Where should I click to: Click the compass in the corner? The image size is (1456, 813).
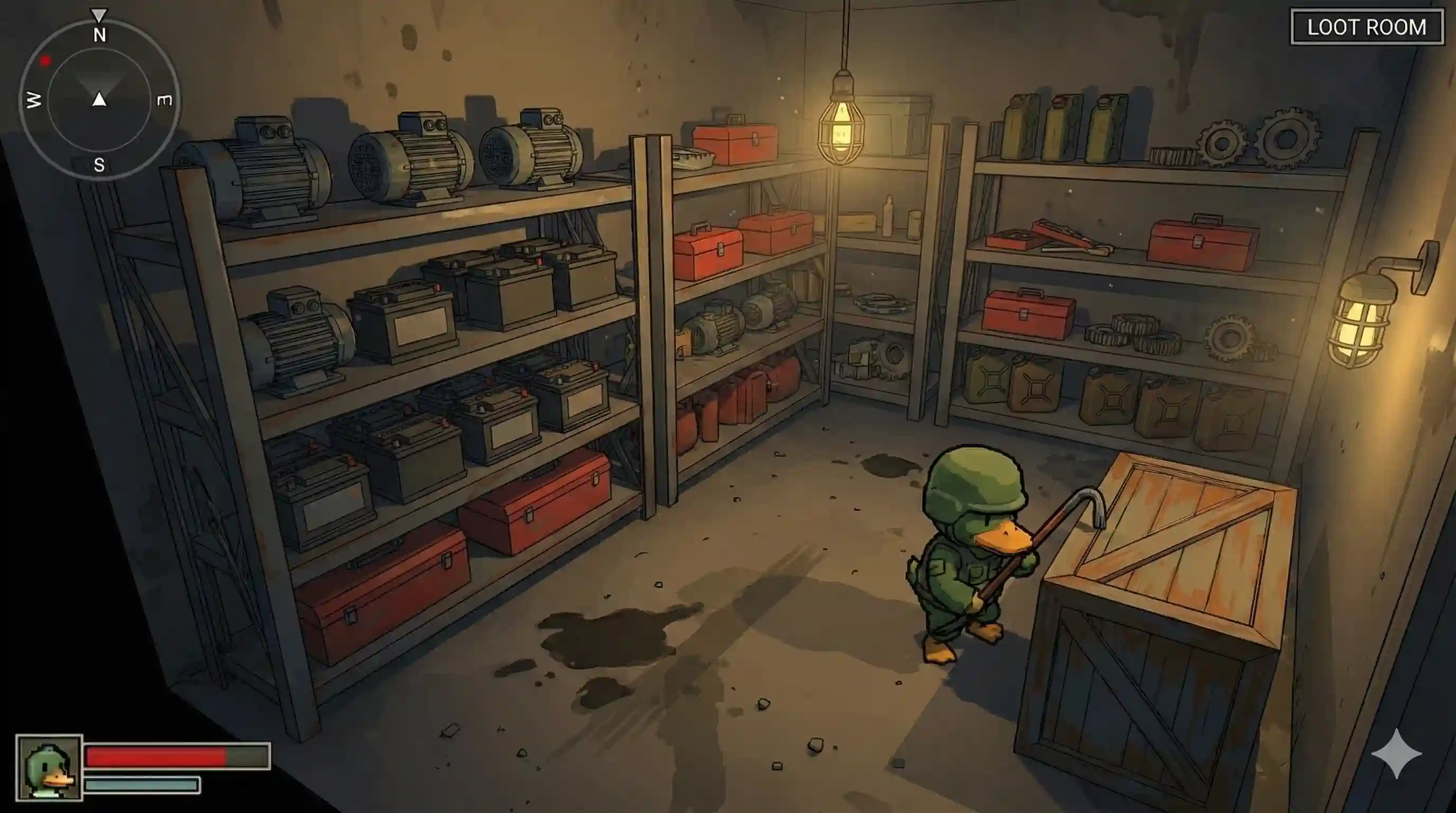point(99,99)
